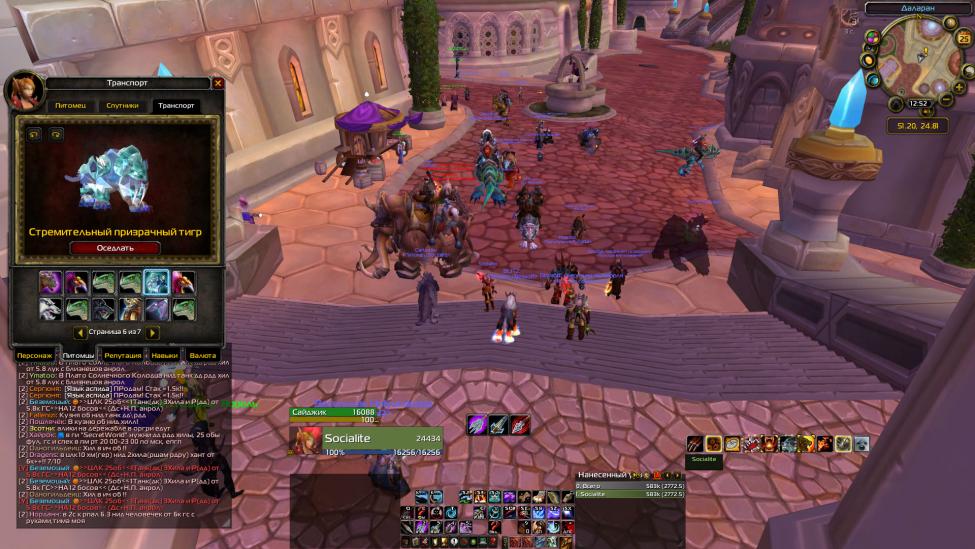Select the highlighted spectral tiger mount slot

[x=155, y=283]
